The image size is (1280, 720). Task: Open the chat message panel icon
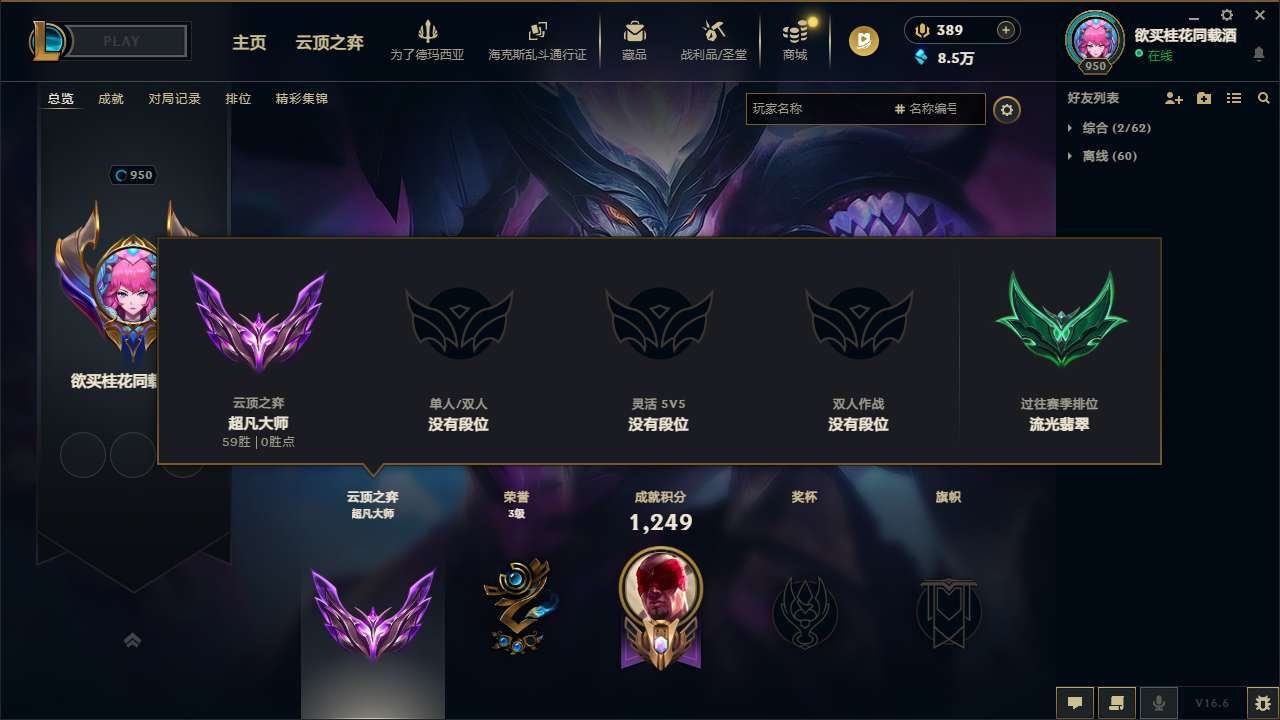tap(1075, 702)
